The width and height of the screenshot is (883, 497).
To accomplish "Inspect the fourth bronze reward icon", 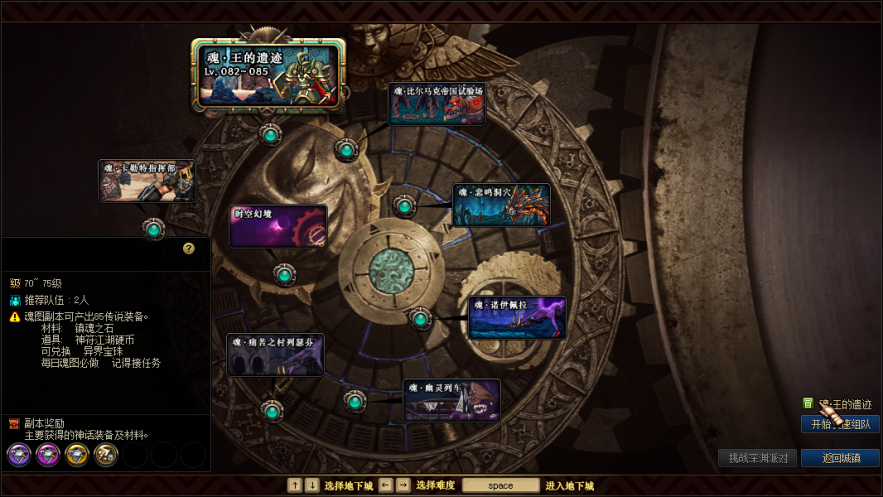I will (106, 455).
